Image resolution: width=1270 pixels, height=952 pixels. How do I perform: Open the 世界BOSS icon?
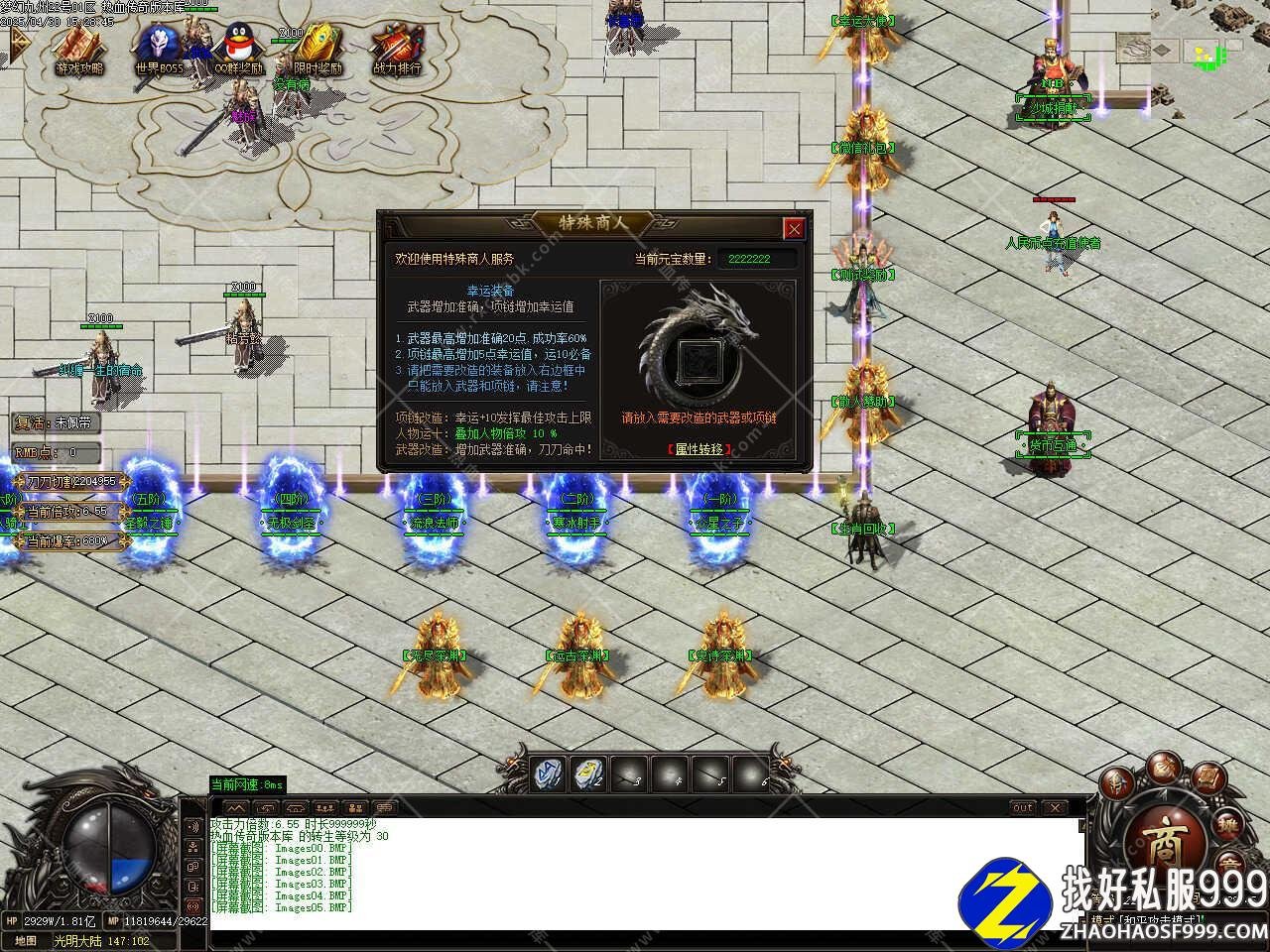pos(159,48)
